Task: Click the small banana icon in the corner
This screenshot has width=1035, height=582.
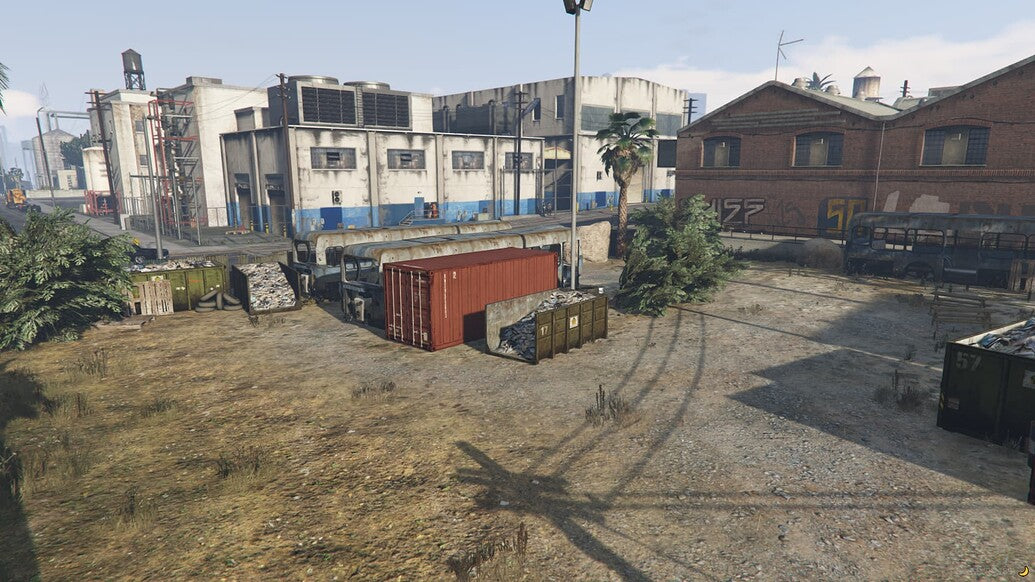Action: (1026, 572)
